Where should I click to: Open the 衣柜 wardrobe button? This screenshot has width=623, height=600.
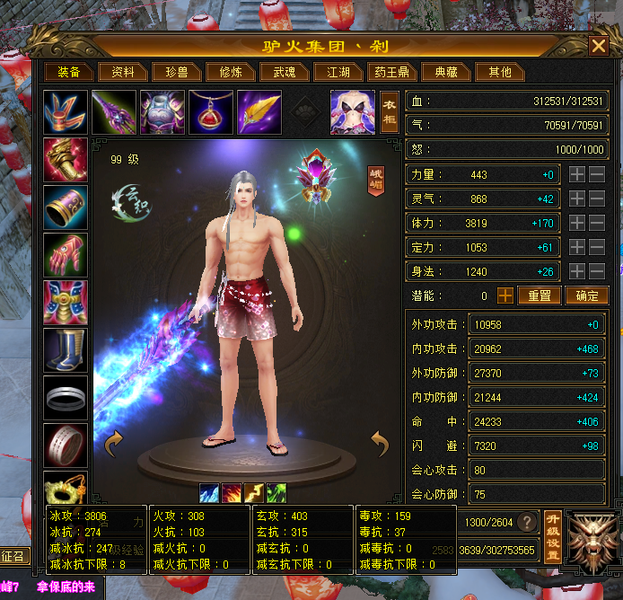pos(390,111)
